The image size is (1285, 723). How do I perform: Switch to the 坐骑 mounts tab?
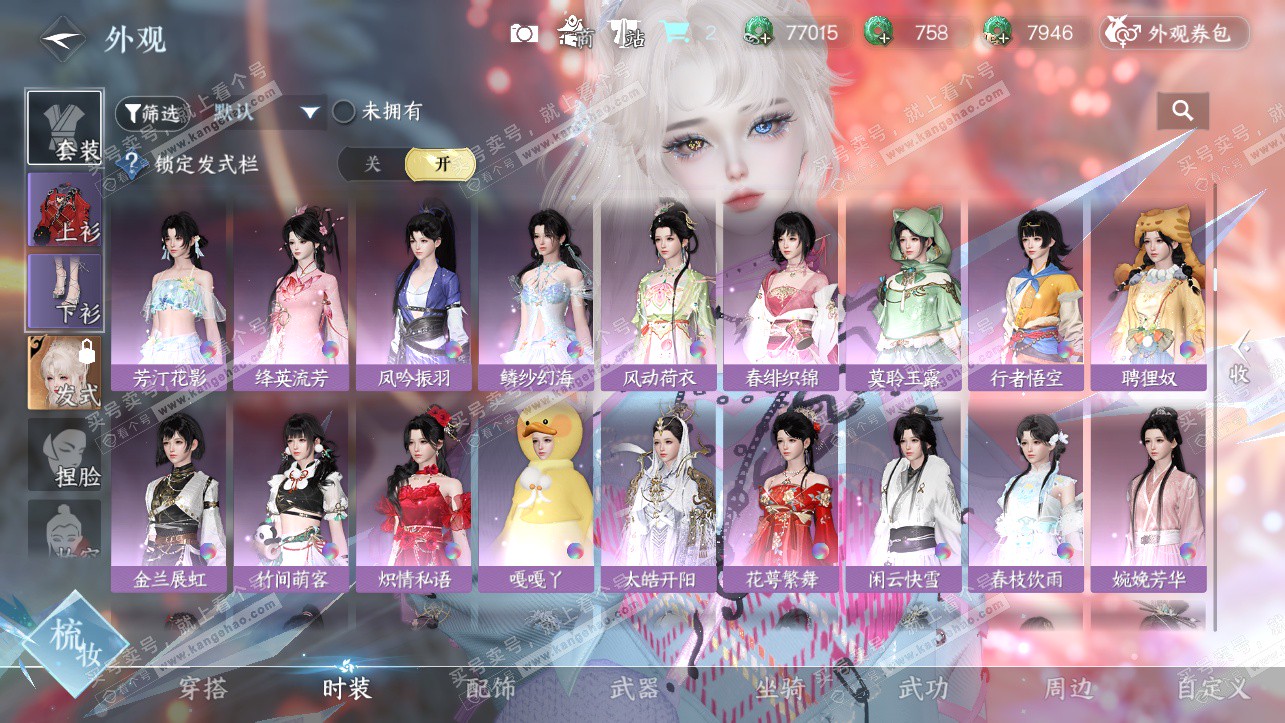tap(781, 688)
